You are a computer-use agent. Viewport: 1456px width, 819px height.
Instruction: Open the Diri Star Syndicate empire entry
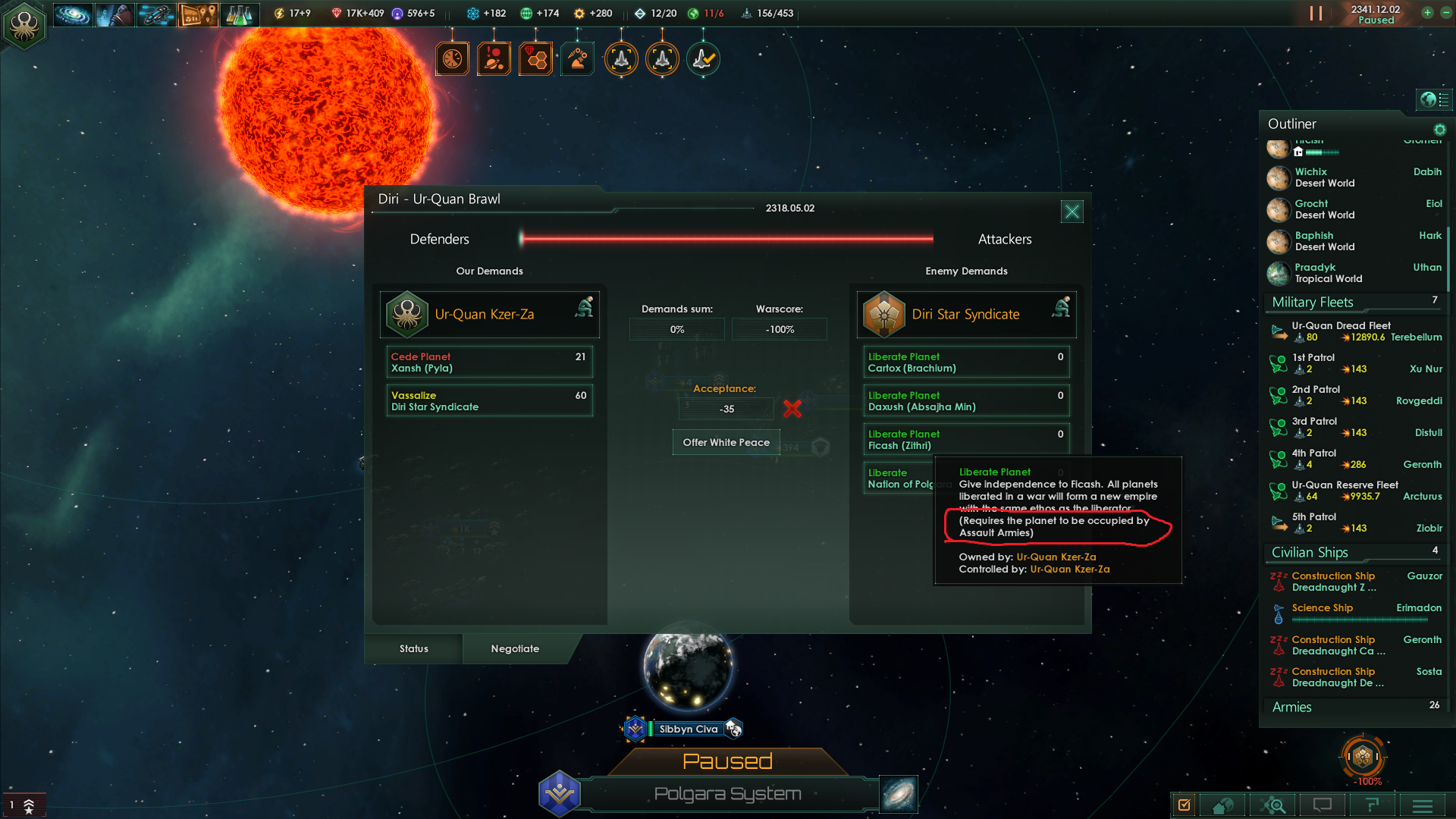tap(966, 314)
